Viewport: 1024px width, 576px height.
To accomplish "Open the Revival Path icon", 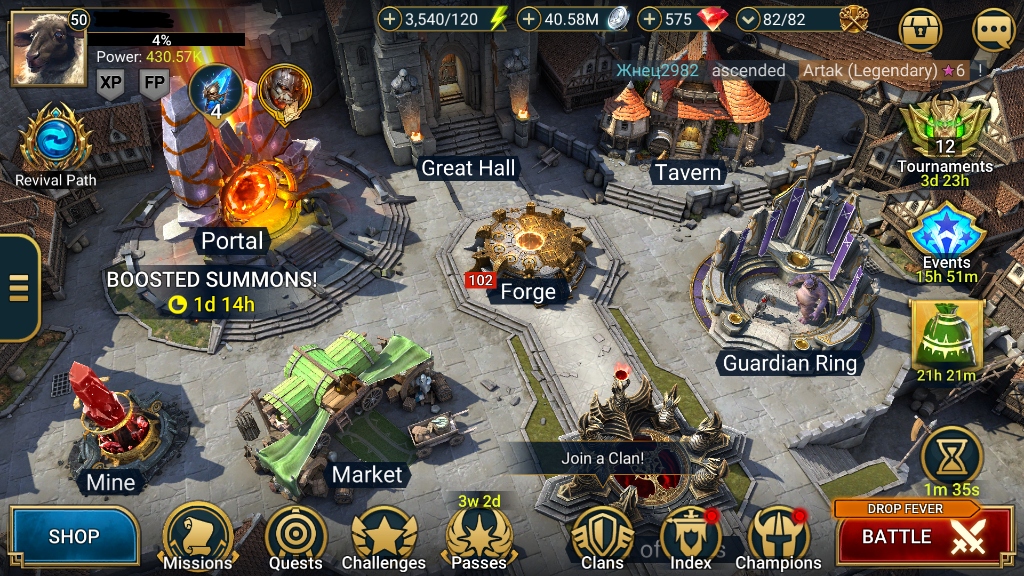I will (x=56, y=140).
